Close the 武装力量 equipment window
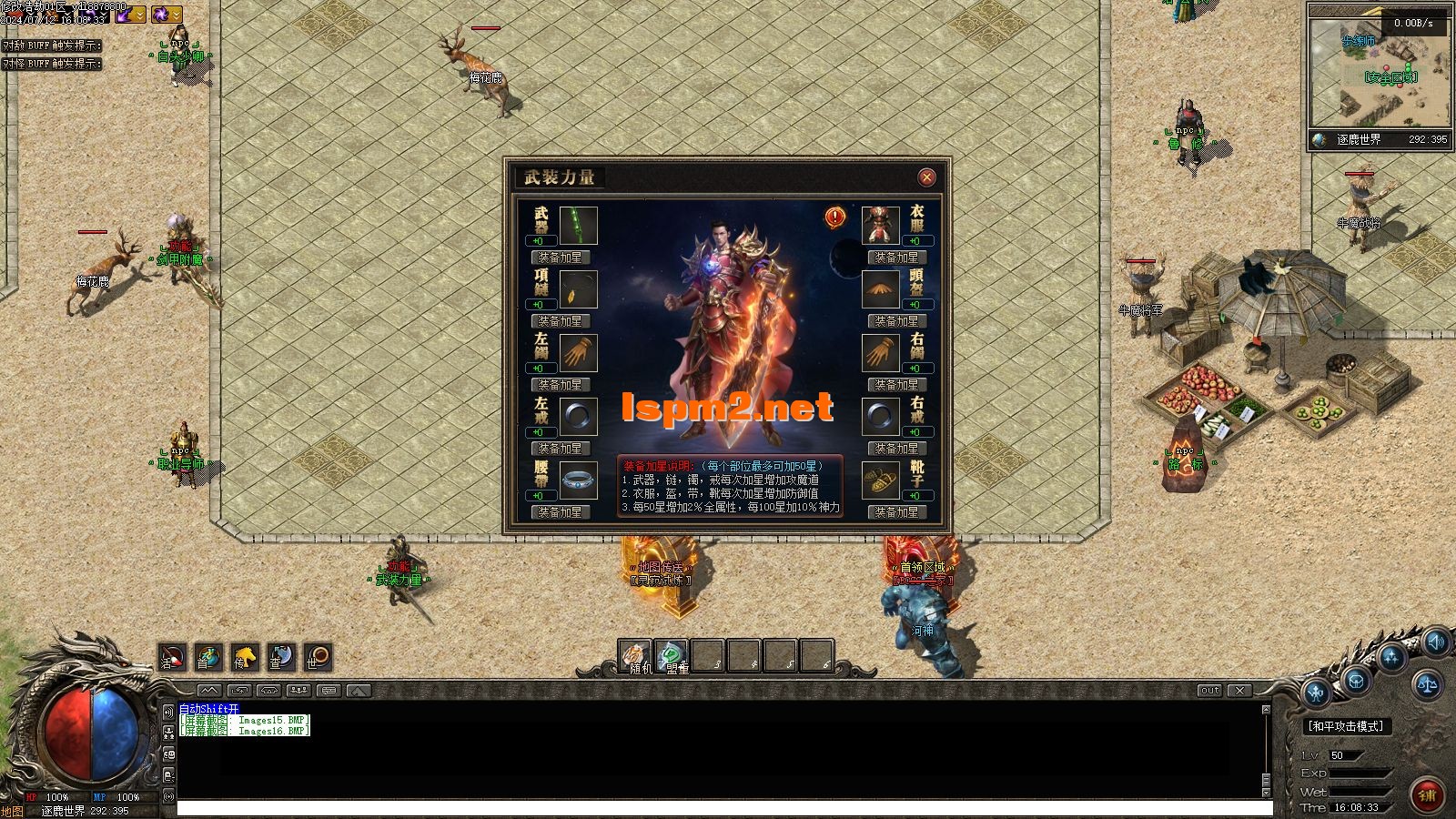The image size is (1456, 819). (926, 177)
